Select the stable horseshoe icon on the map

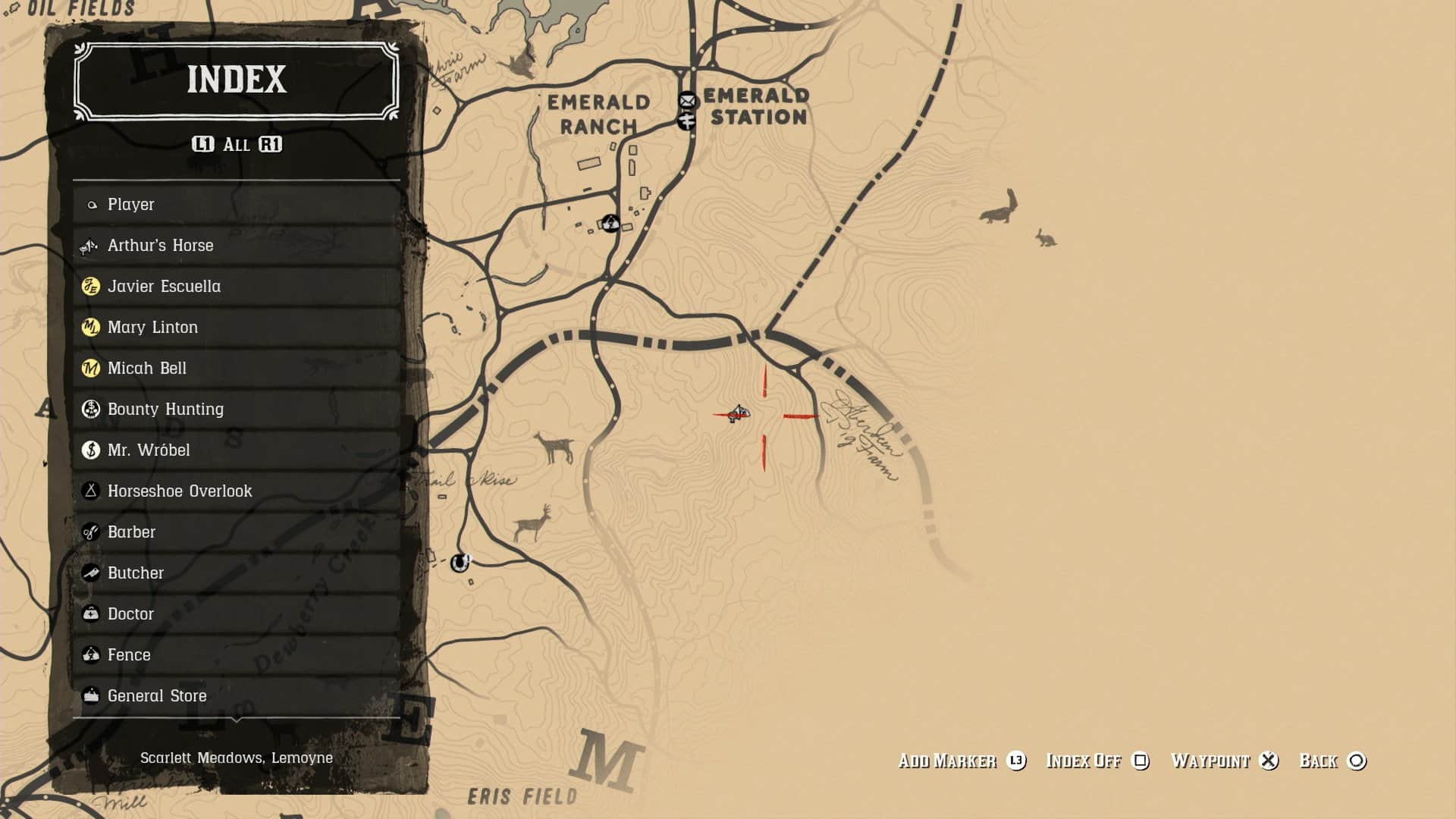pyautogui.click(x=459, y=562)
